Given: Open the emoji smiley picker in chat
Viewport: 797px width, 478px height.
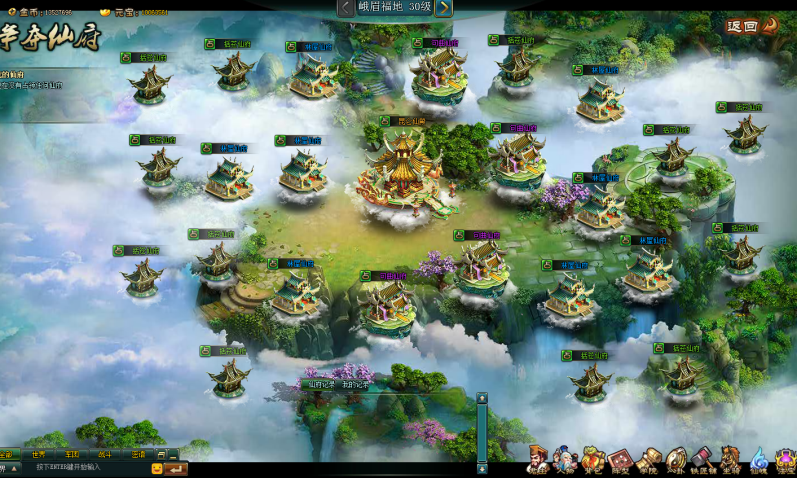Looking at the screenshot, I should [x=157, y=468].
